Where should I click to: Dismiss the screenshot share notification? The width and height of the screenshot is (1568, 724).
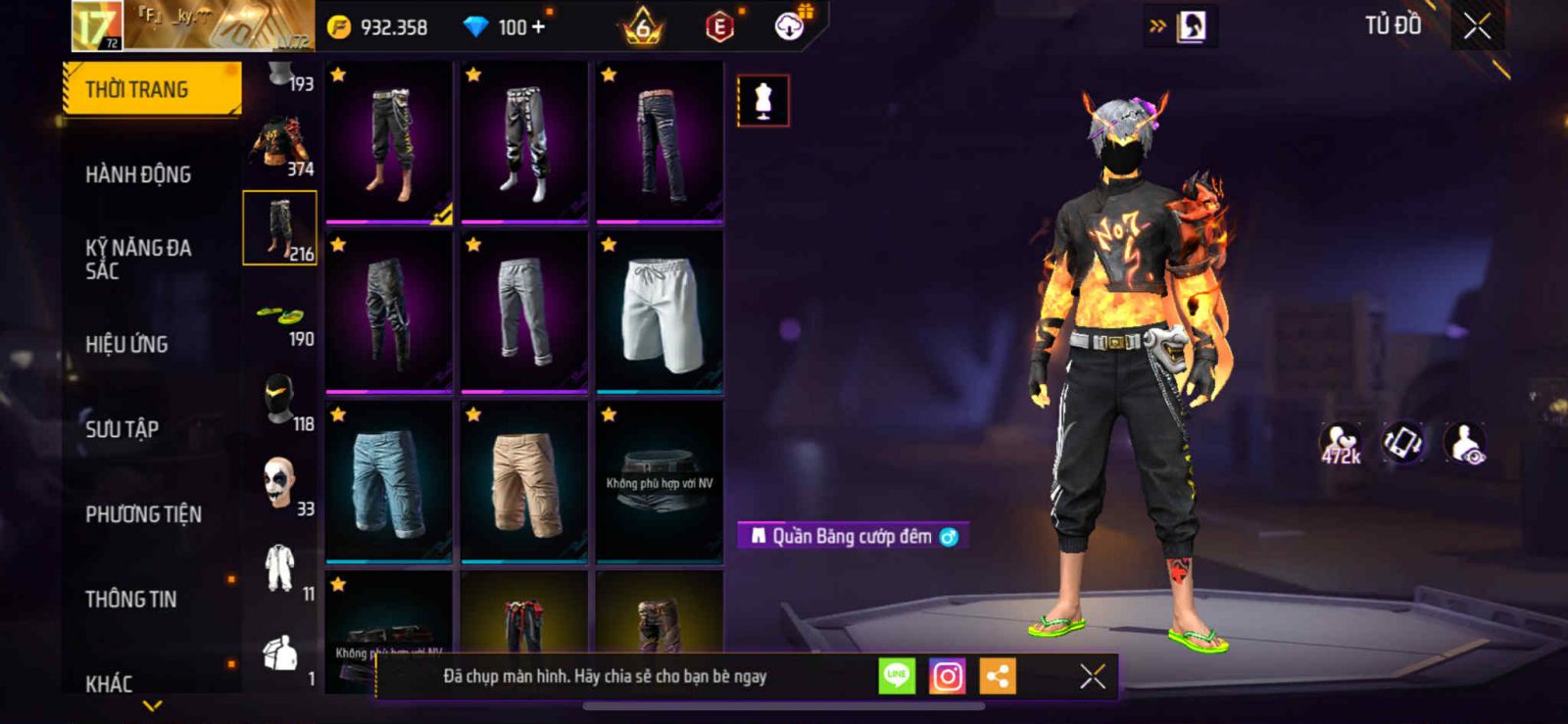[1092, 676]
